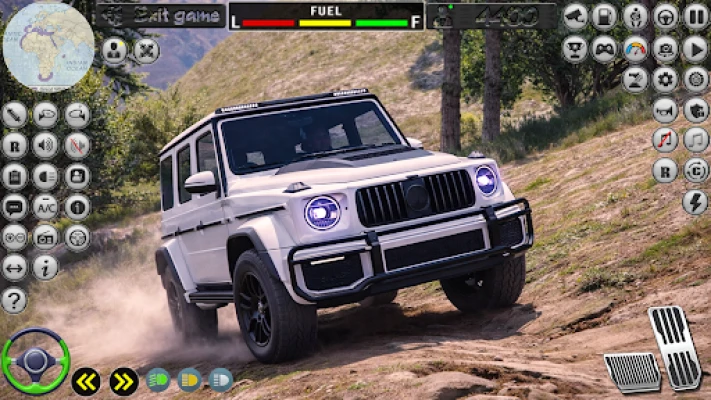Signal right with the yellow right arrows
The image size is (711, 400).
click(x=123, y=381)
